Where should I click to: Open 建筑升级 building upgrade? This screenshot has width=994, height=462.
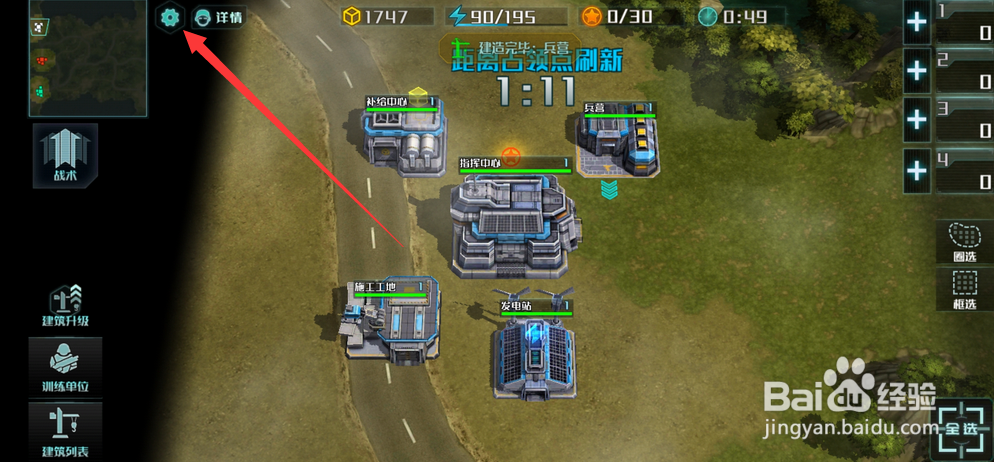coord(65,304)
